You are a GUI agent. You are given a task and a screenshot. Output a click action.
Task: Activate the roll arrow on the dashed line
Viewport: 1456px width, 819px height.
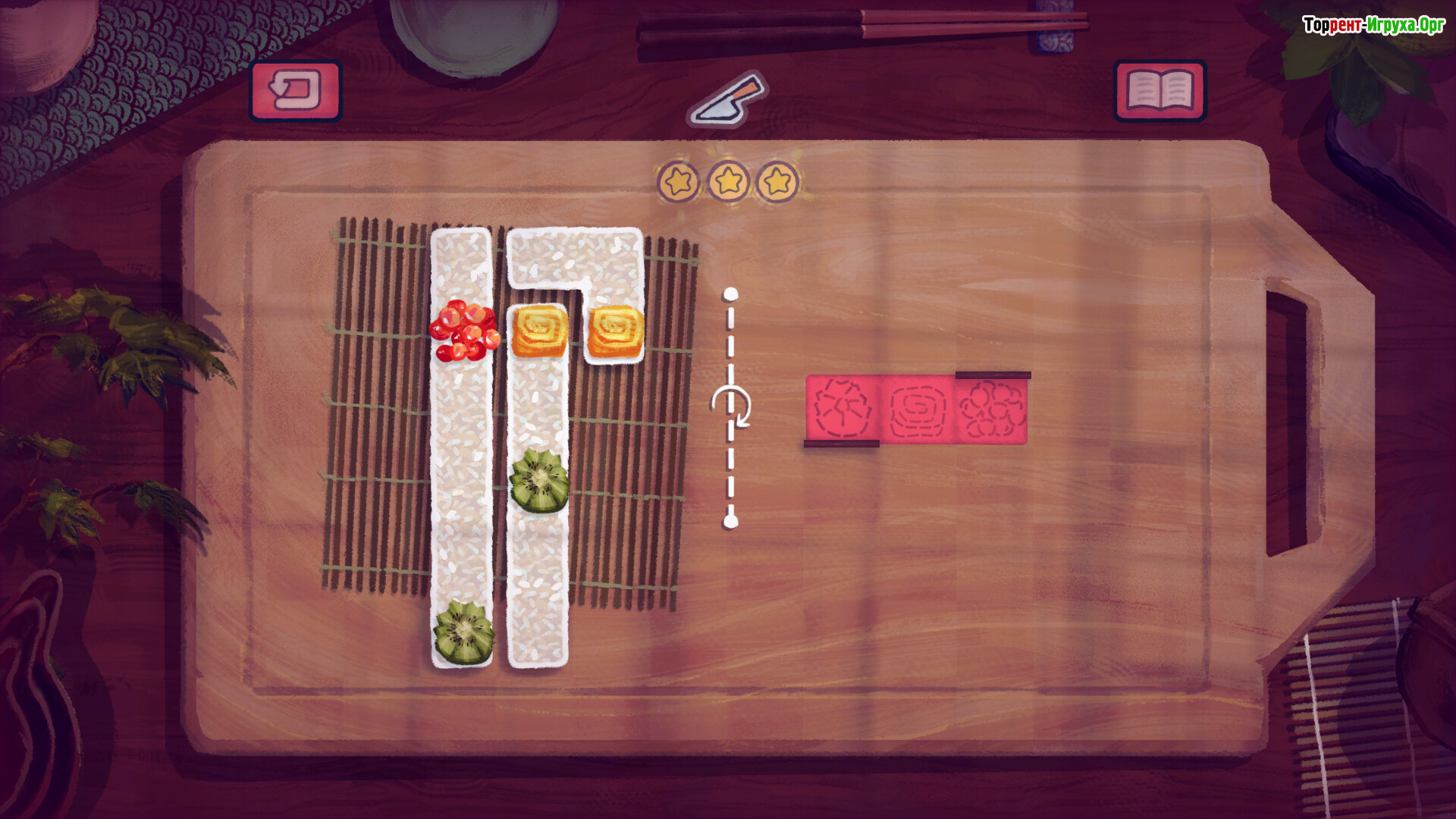pyautogui.click(x=731, y=407)
